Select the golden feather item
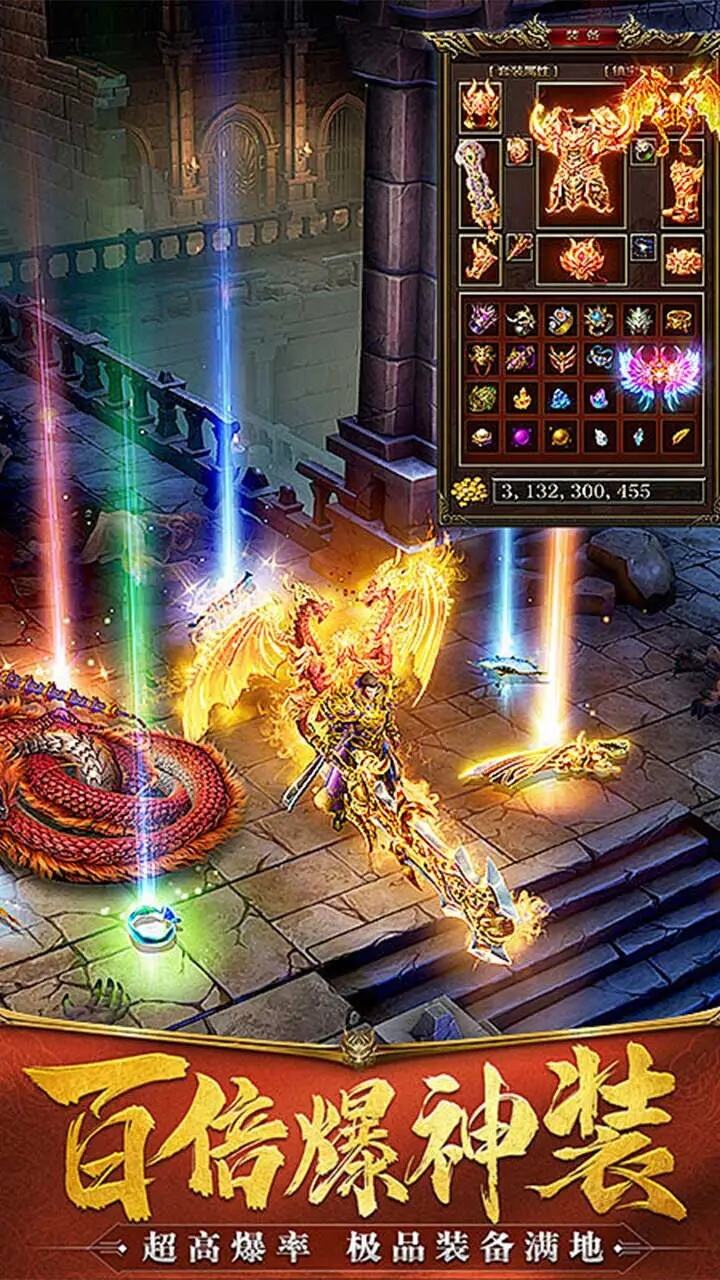The width and height of the screenshot is (720, 1280). (x=680, y=436)
